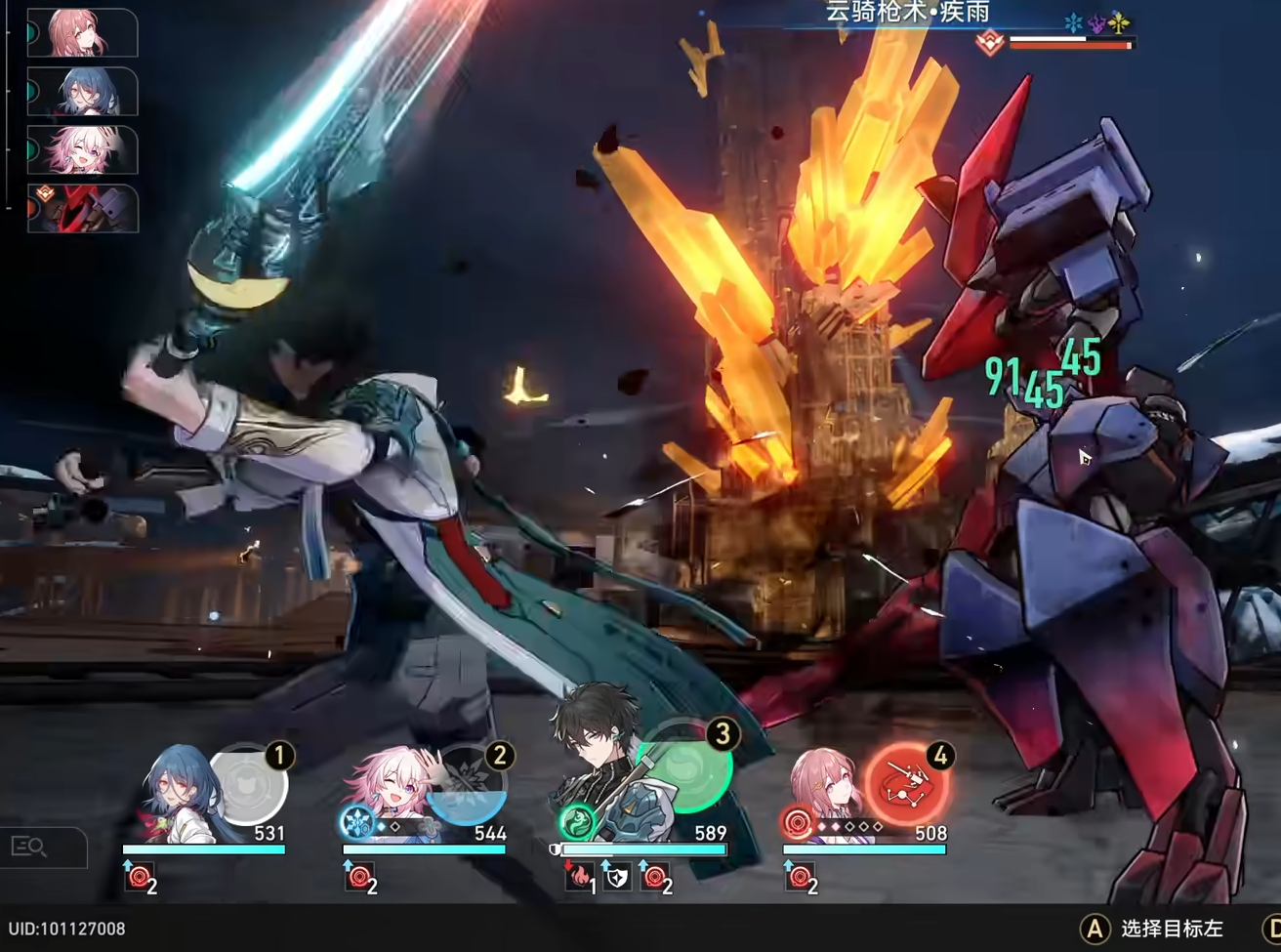Activate Asta's red ultimate in slot 4
The height and width of the screenshot is (952, 1281).
coord(907,782)
